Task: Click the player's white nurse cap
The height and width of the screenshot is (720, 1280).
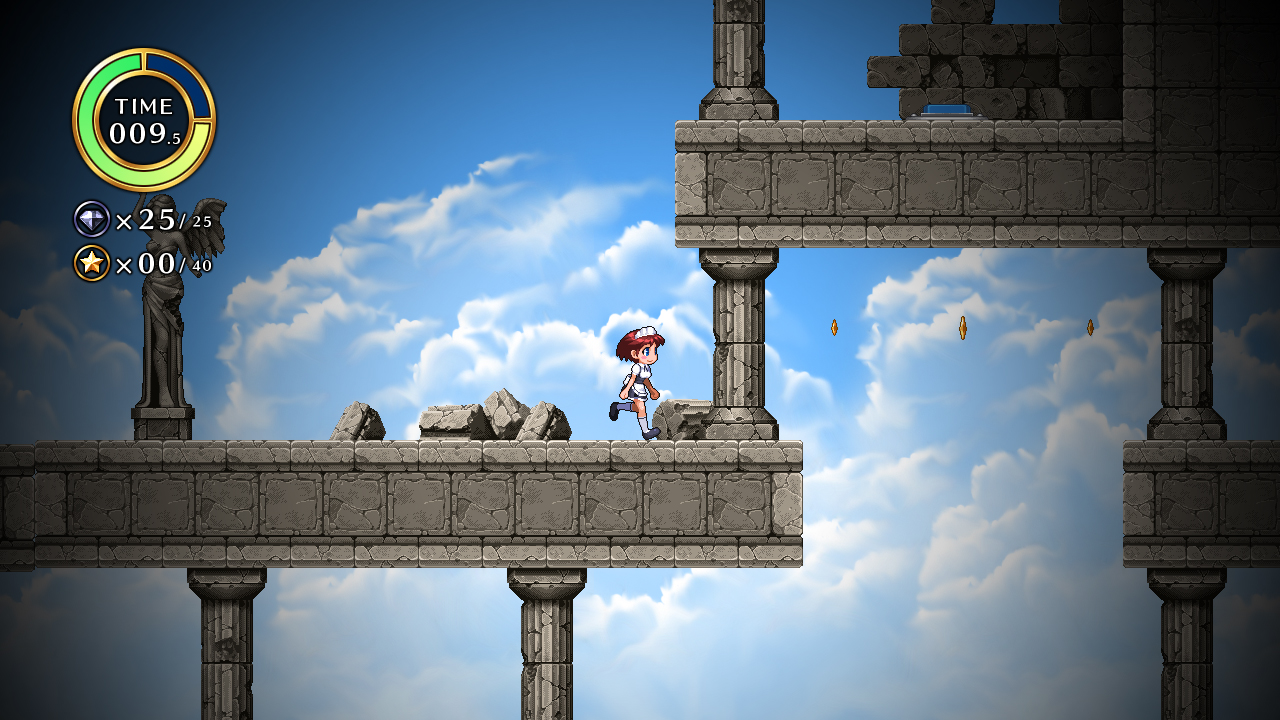Action: tap(646, 330)
